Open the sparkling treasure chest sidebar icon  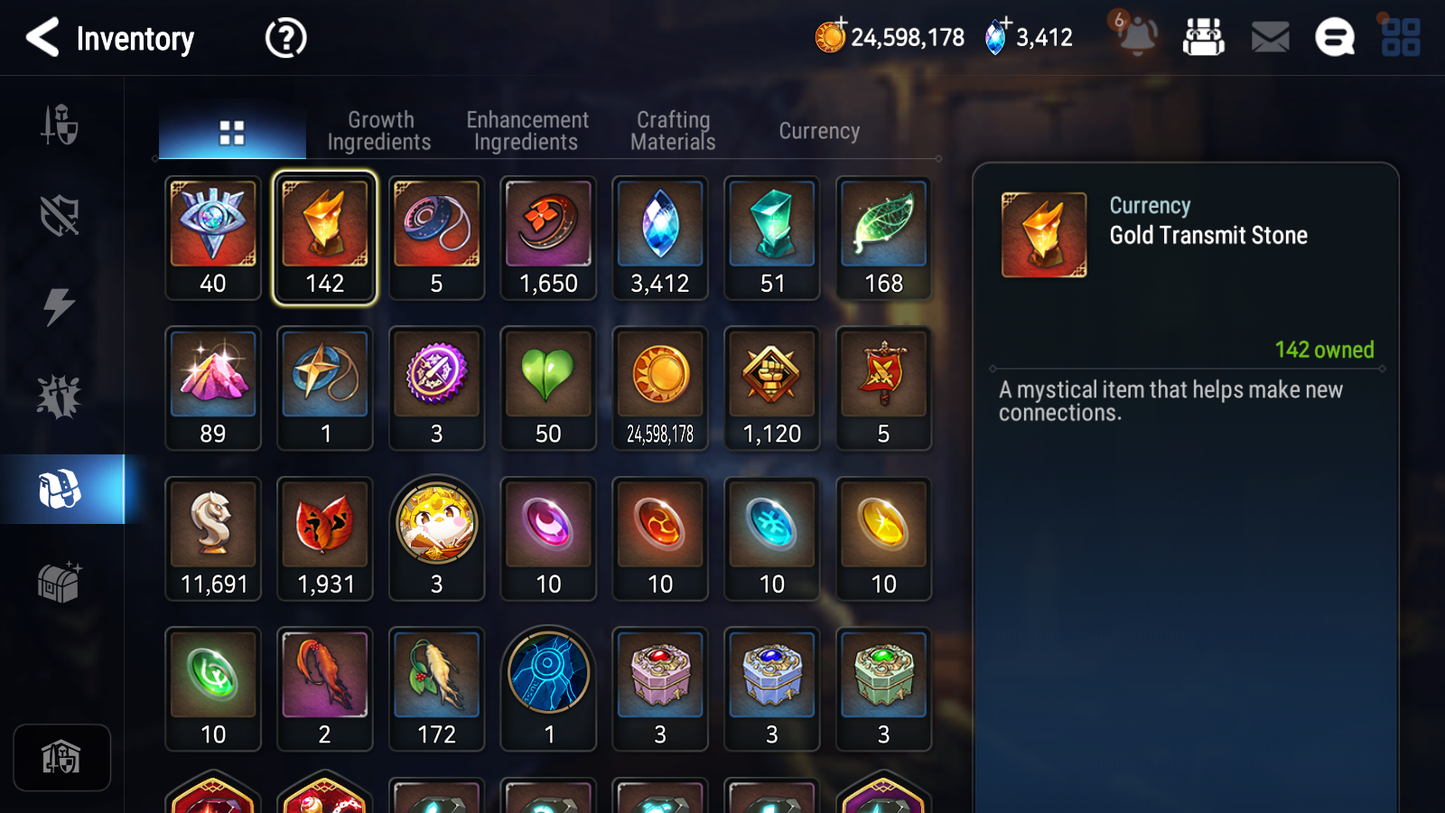click(x=62, y=580)
